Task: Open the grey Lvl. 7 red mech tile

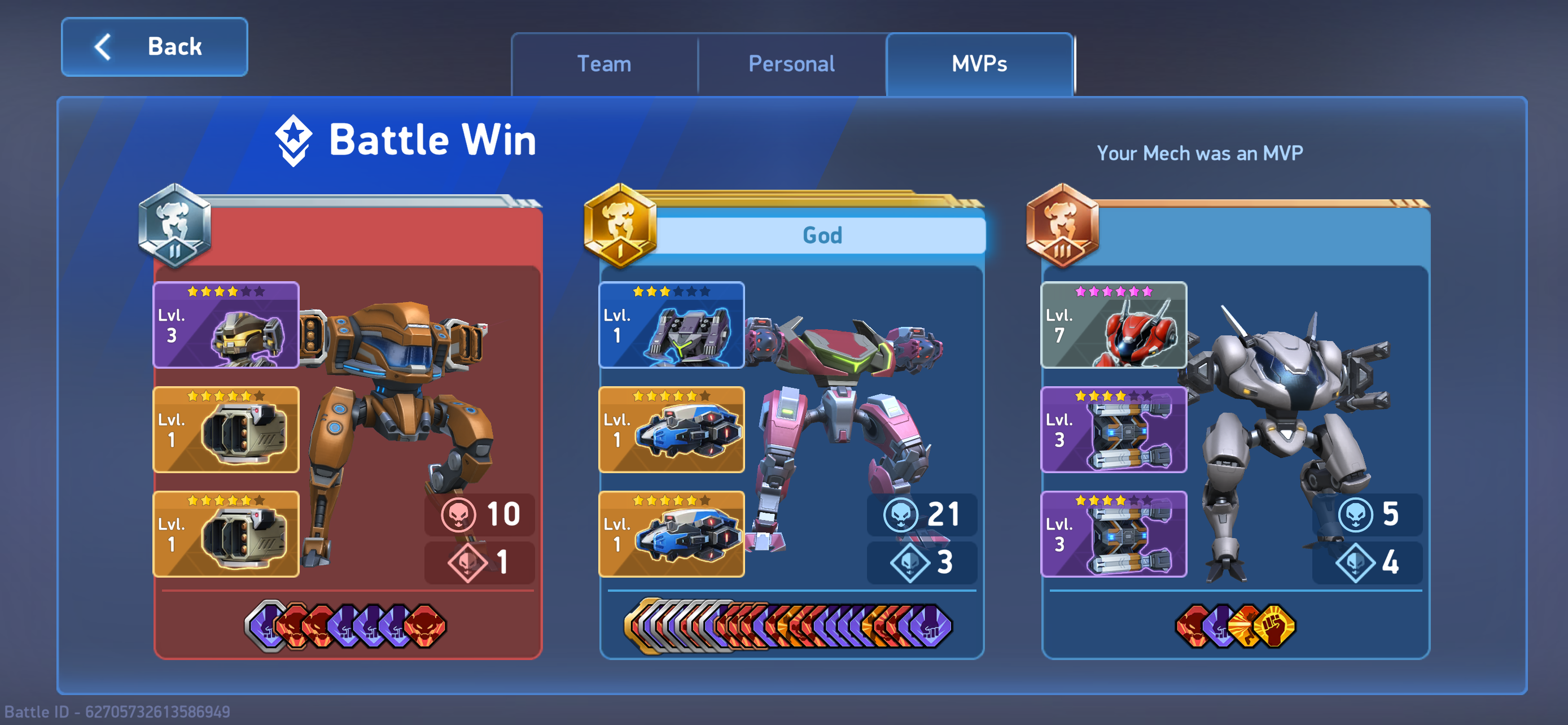Action: (1113, 325)
